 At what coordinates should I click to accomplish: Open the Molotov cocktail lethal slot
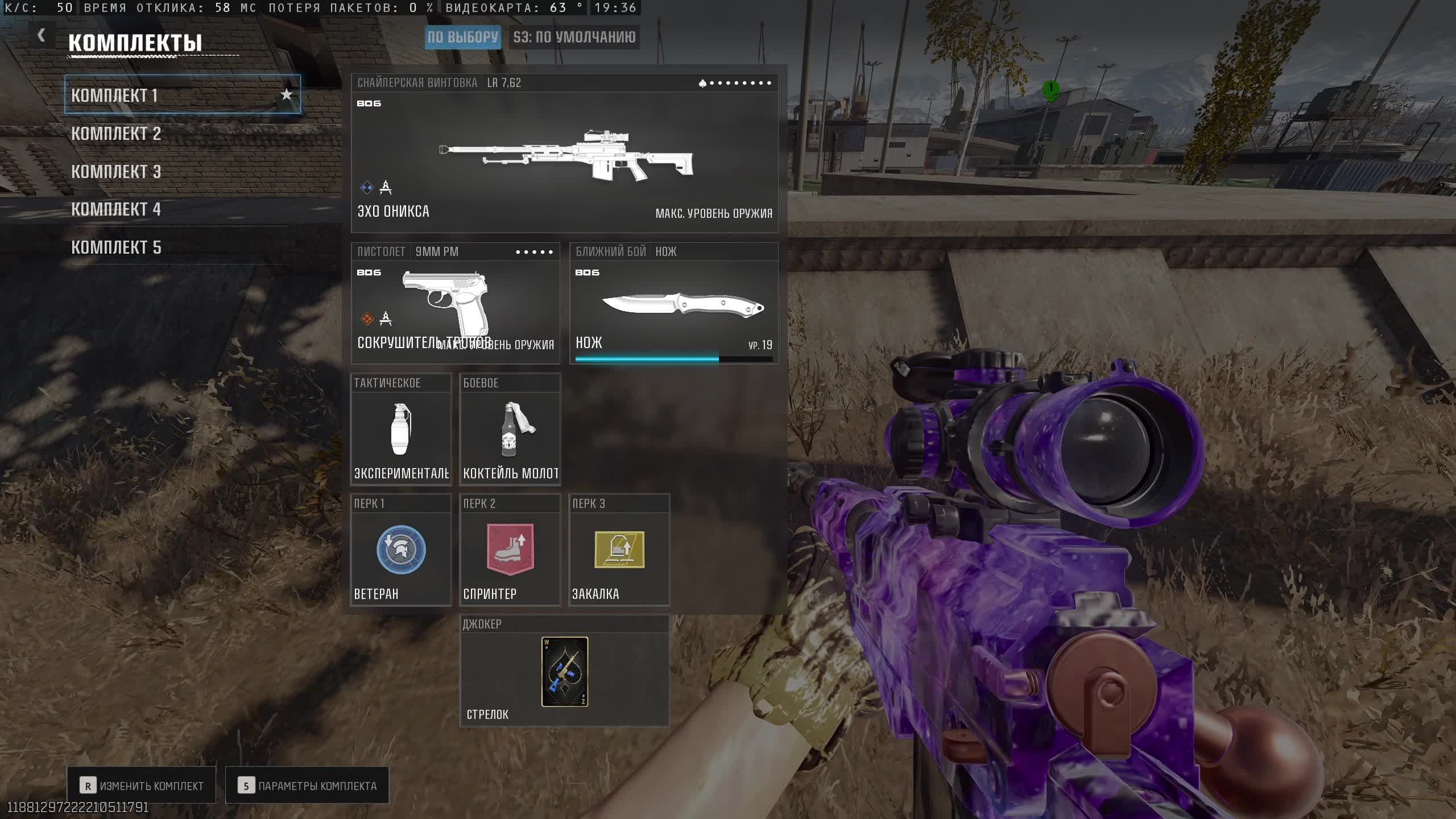[x=510, y=429]
